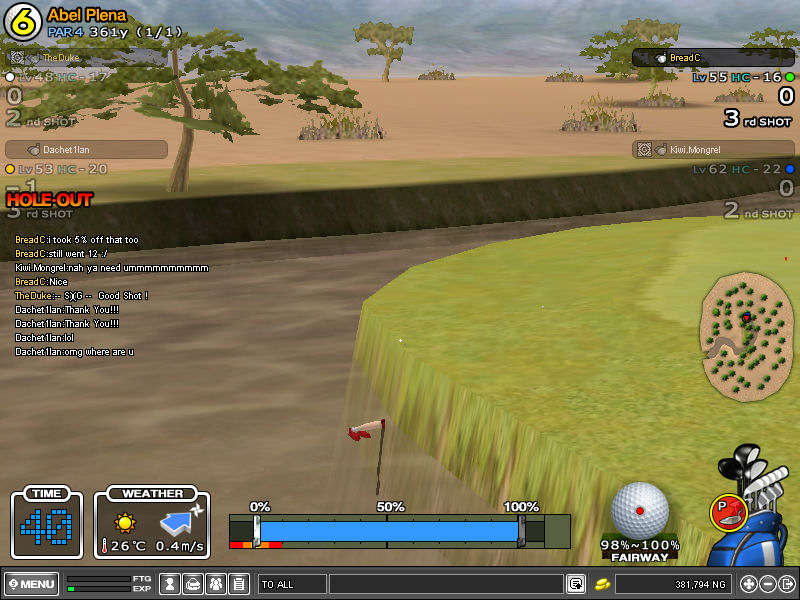
Task: Toggle the chat log window button
Action: 576,584
